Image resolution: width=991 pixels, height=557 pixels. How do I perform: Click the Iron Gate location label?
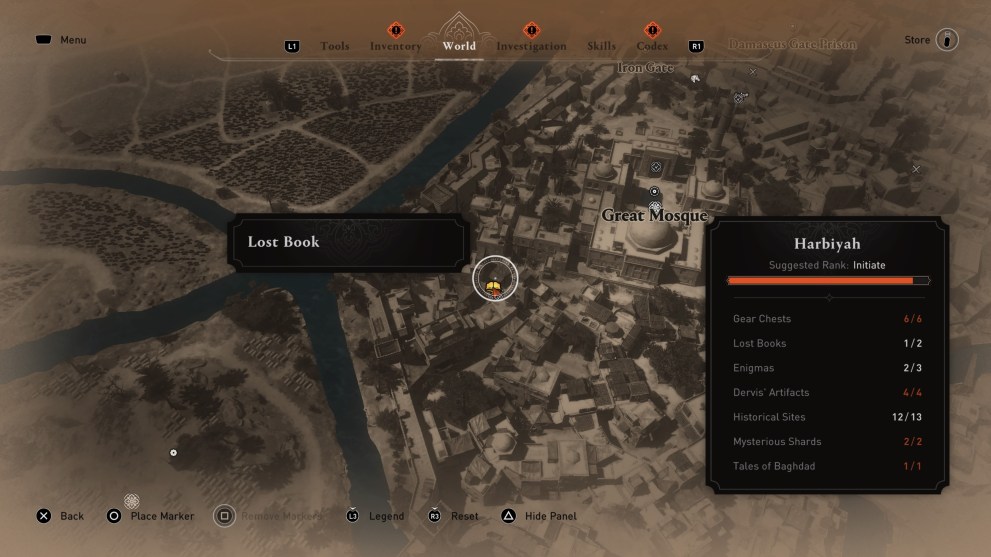pyautogui.click(x=645, y=68)
